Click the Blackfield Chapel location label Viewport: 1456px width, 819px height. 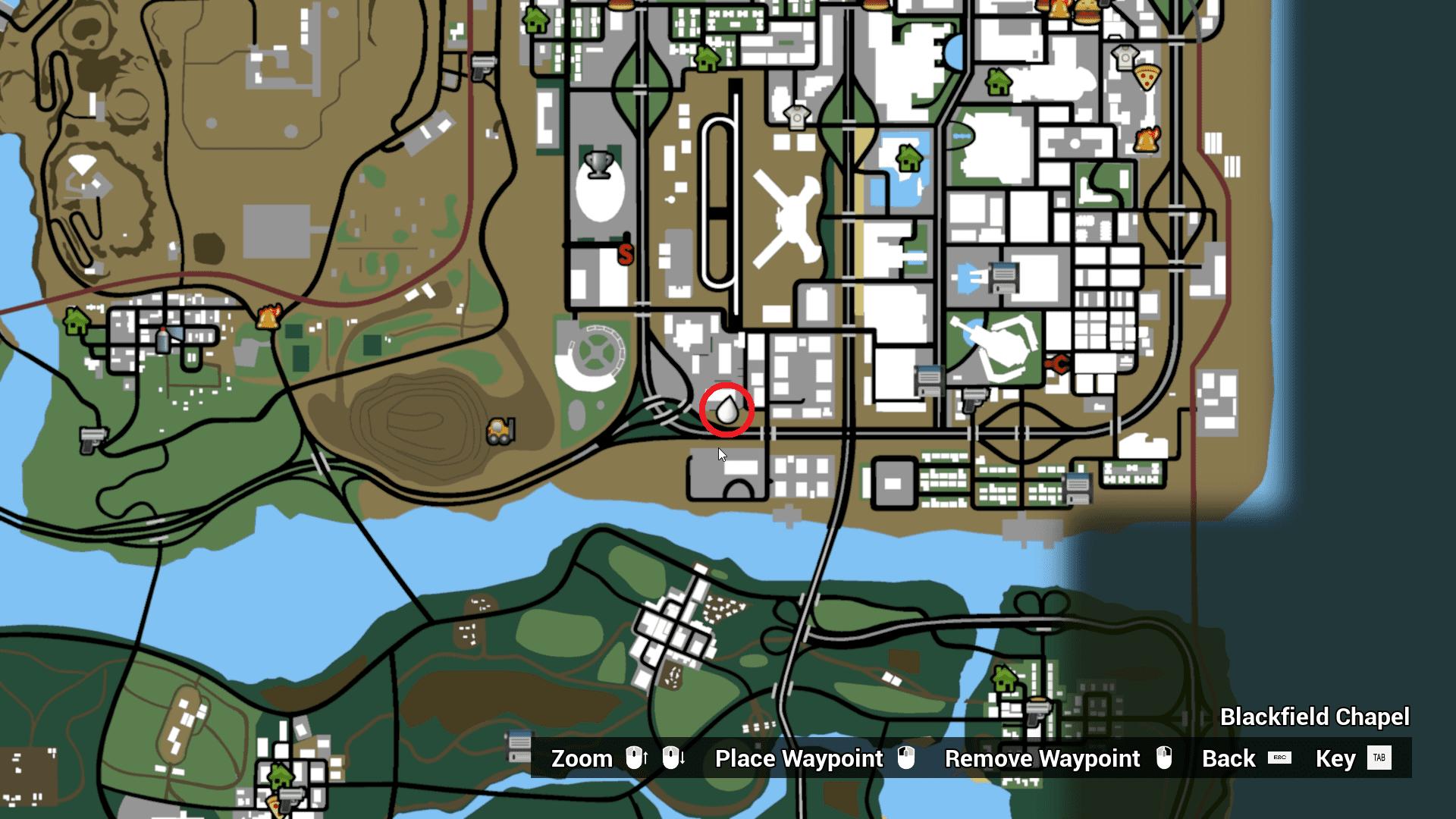click(x=1314, y=717)
